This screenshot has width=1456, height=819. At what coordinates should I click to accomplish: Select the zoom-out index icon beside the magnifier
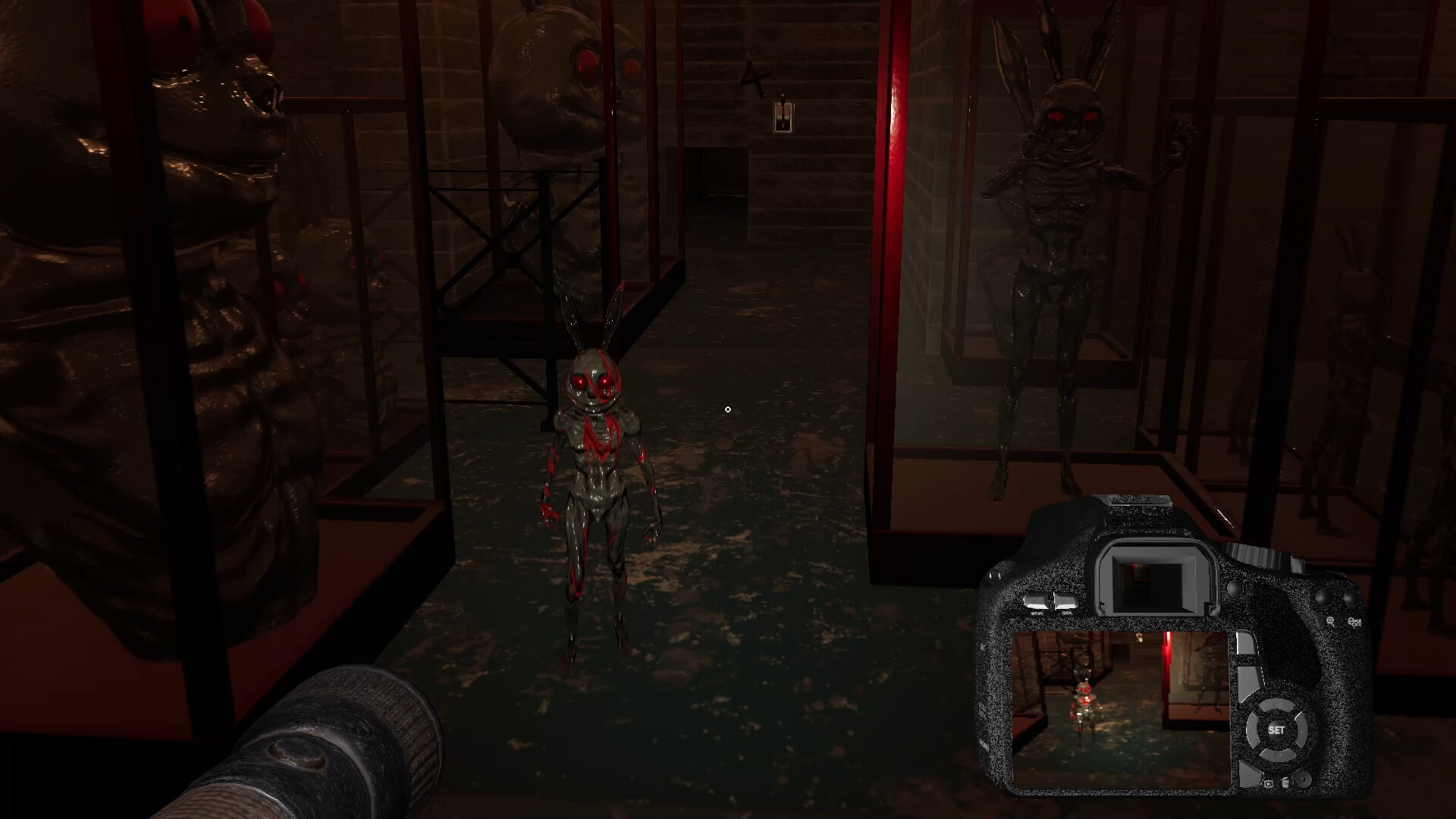1354,621
